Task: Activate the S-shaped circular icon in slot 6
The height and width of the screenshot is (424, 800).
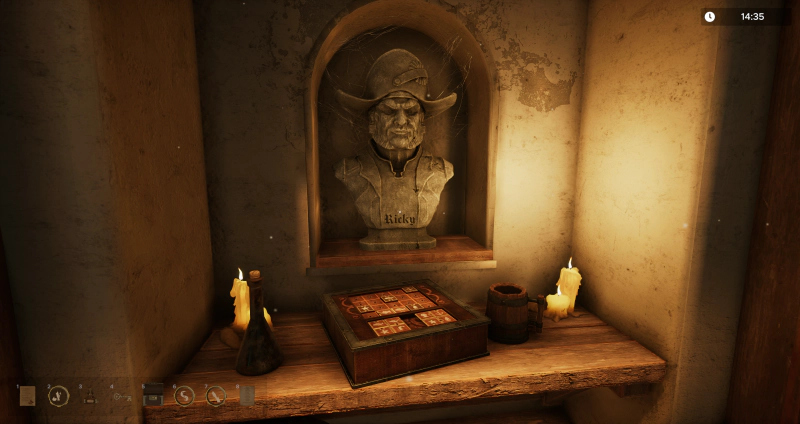Action: tap(184, 396)
